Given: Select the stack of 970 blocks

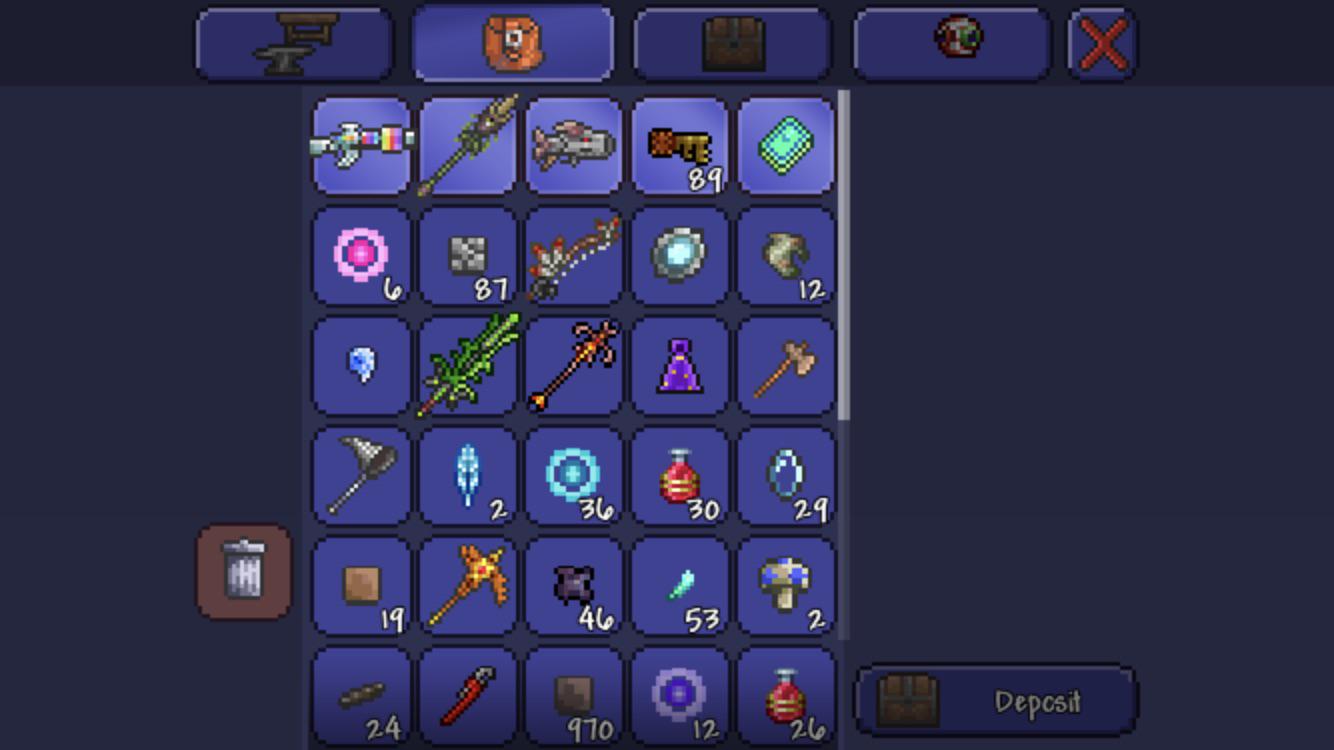Looking at the screenshot, I should 573,695.
